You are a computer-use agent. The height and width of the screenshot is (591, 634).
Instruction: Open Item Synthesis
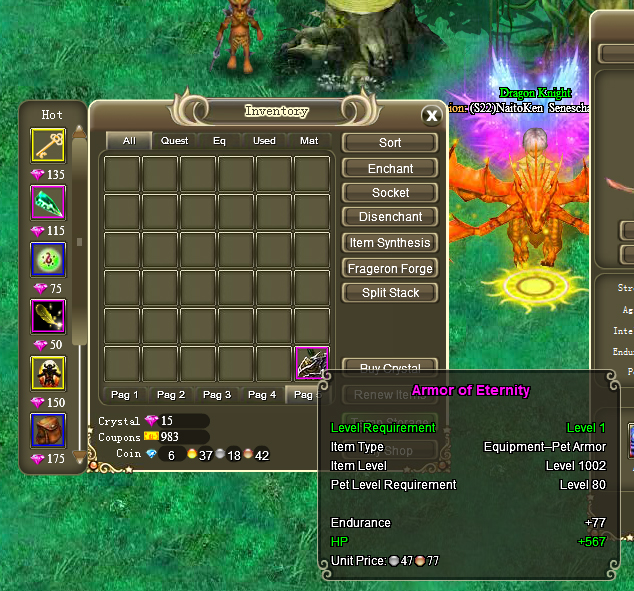point(390,243)
